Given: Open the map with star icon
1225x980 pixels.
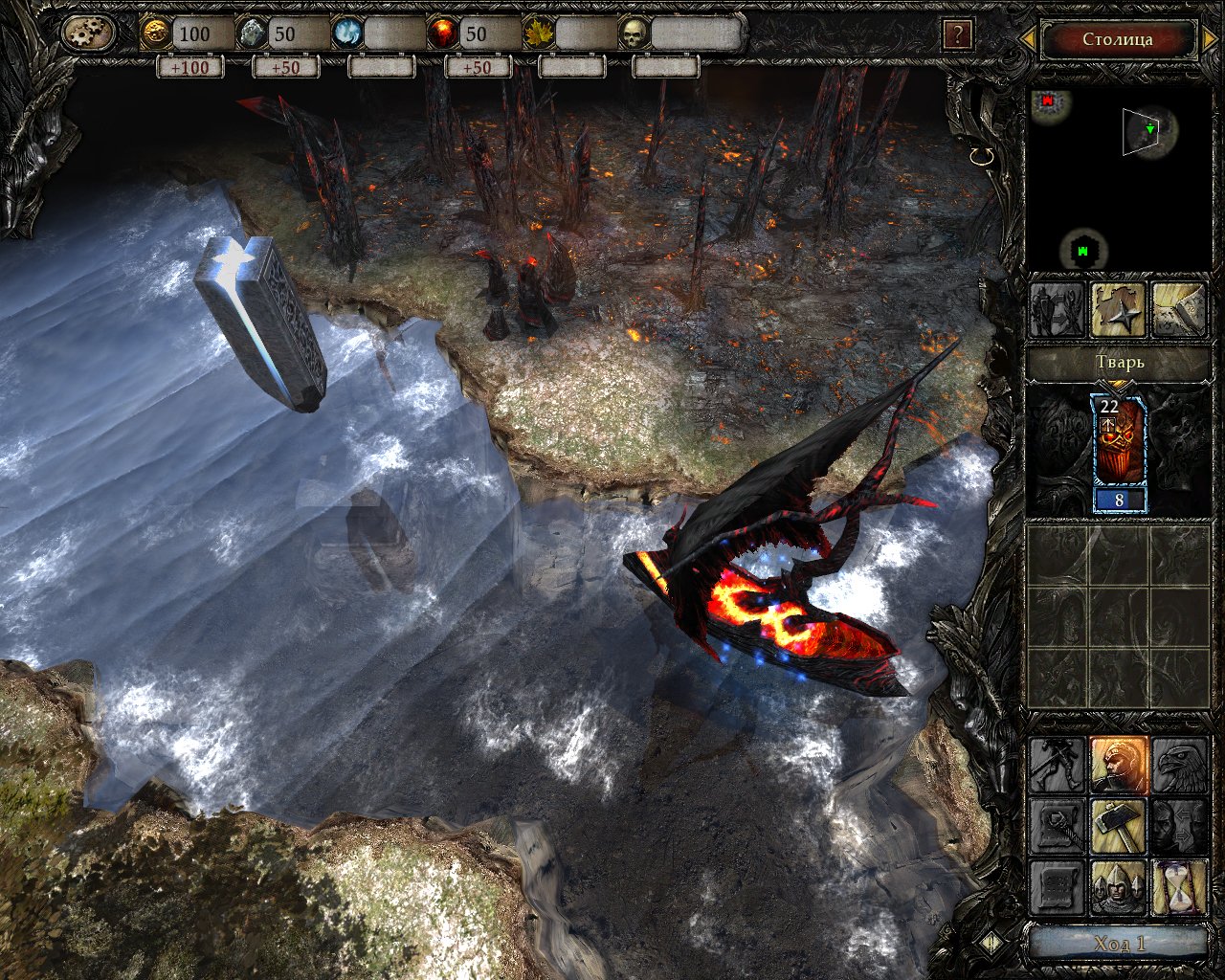Looking at the screenshot, I should 1118,310.
